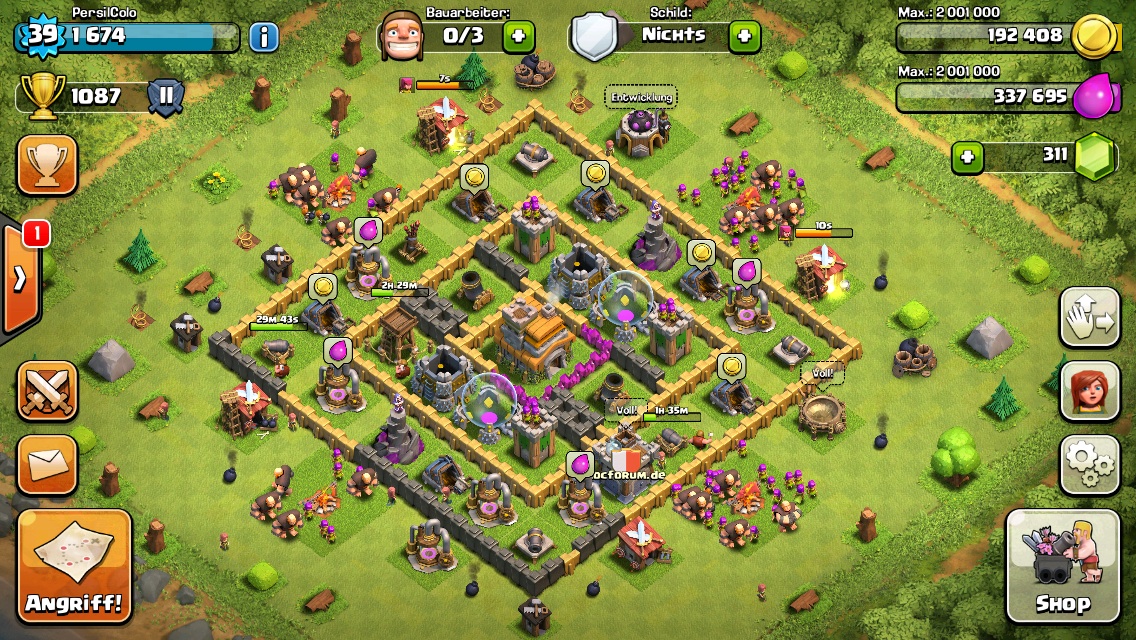
Task: Show player profile info button
Action: 263,38
